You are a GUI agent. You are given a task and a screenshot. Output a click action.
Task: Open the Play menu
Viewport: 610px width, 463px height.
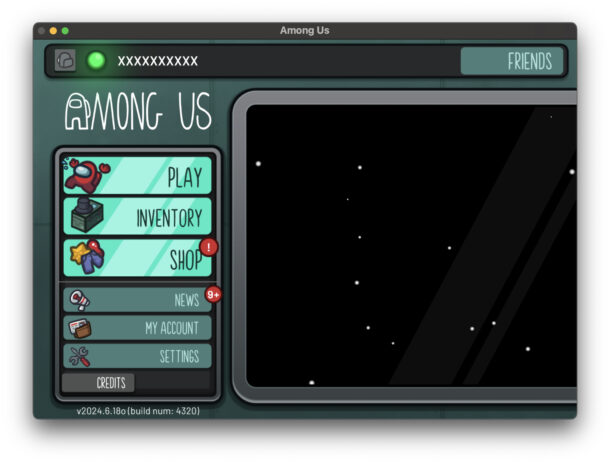(x=138, y=177)
